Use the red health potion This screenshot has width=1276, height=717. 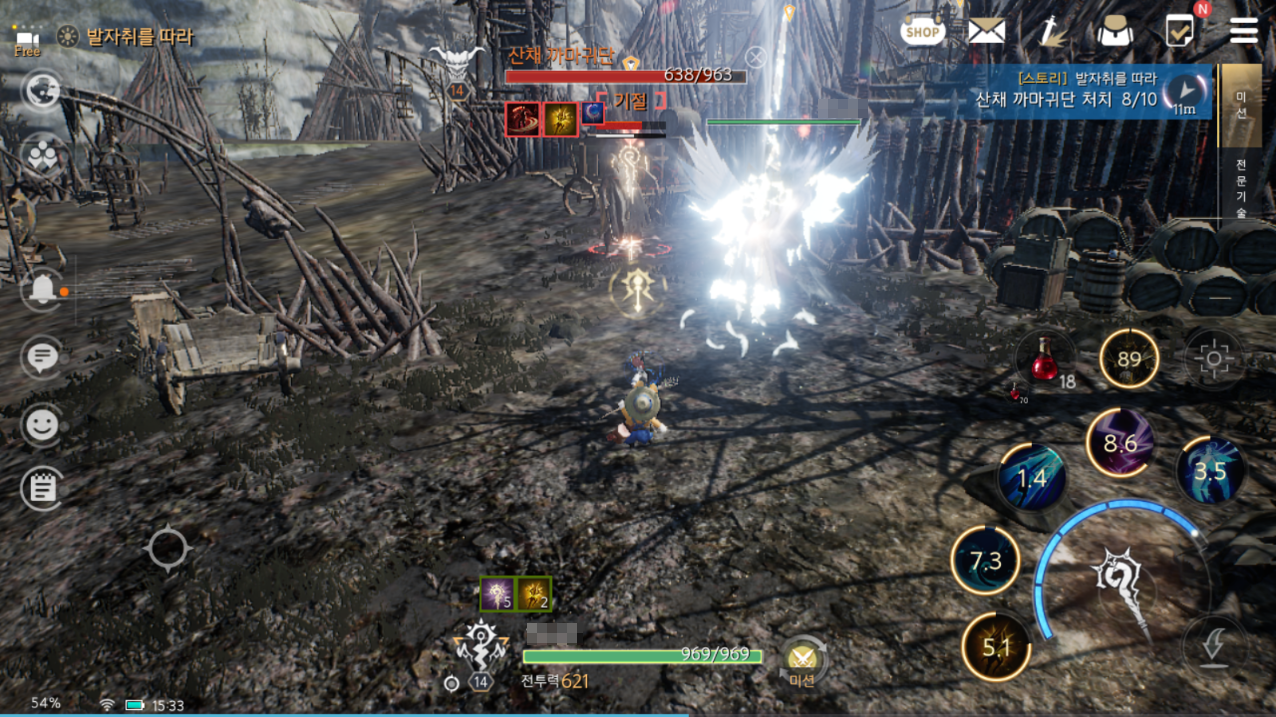[1045, 360]
